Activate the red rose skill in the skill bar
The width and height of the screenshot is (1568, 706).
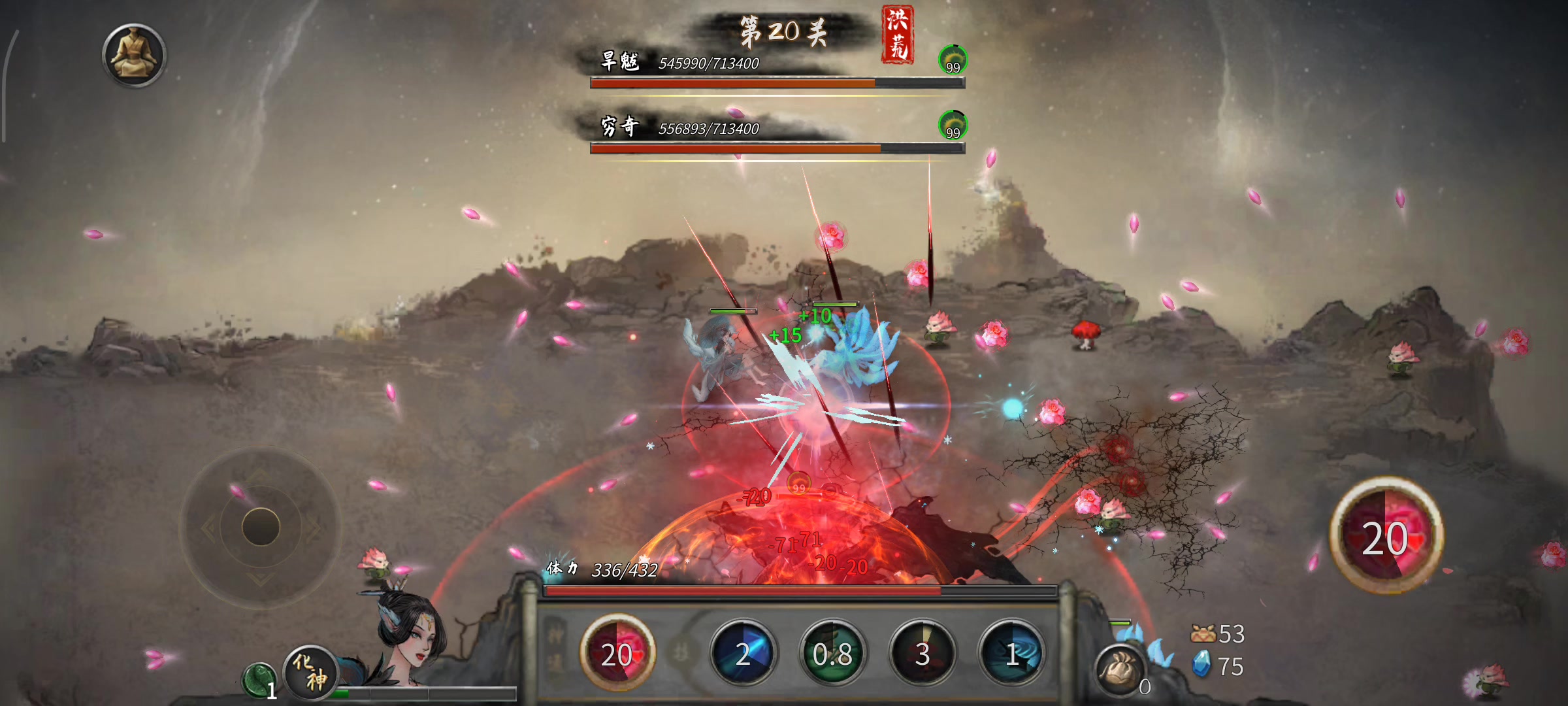pyautogui.click(x=617, y=653)
